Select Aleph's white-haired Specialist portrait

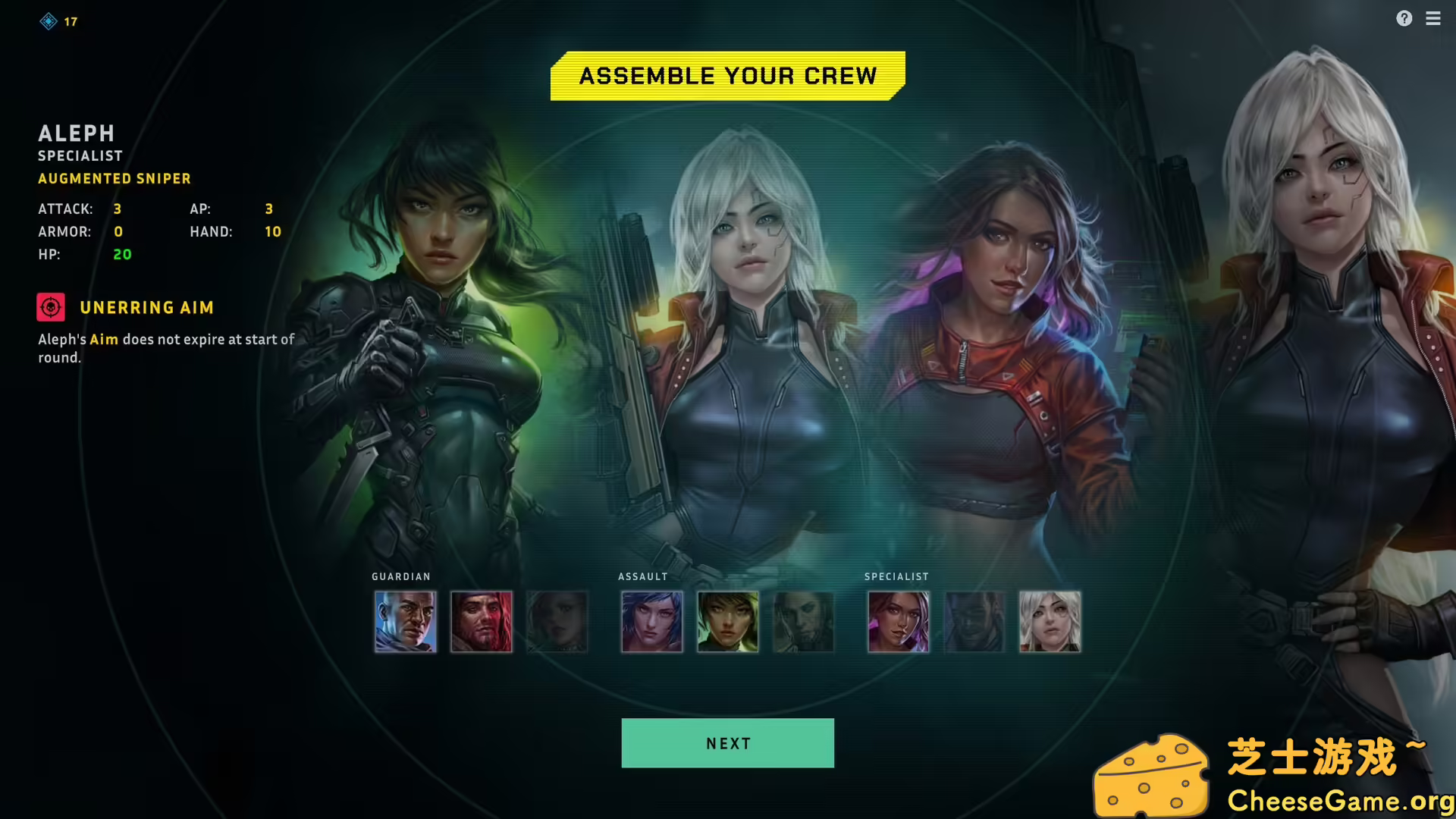[1049, 622]
